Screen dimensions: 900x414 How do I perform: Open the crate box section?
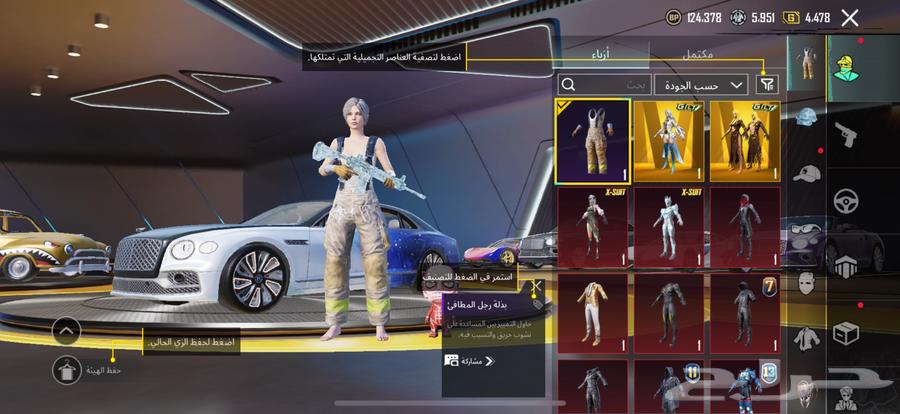(x=846, y=331)
